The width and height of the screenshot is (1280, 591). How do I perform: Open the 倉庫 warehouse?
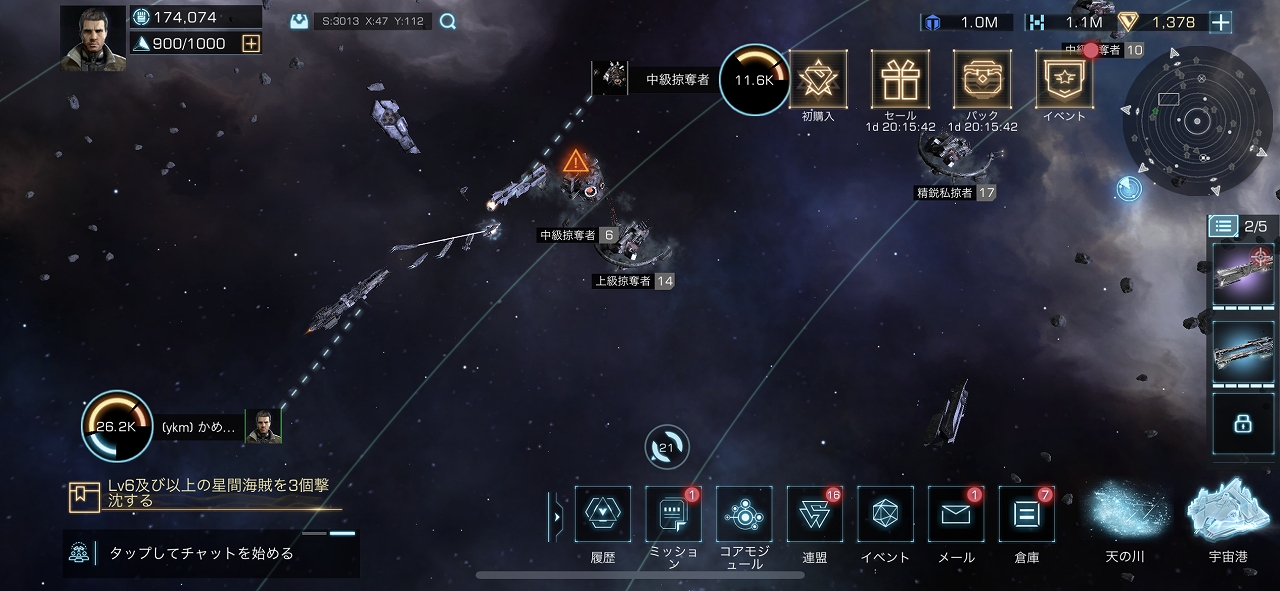tap(1026, 514)
